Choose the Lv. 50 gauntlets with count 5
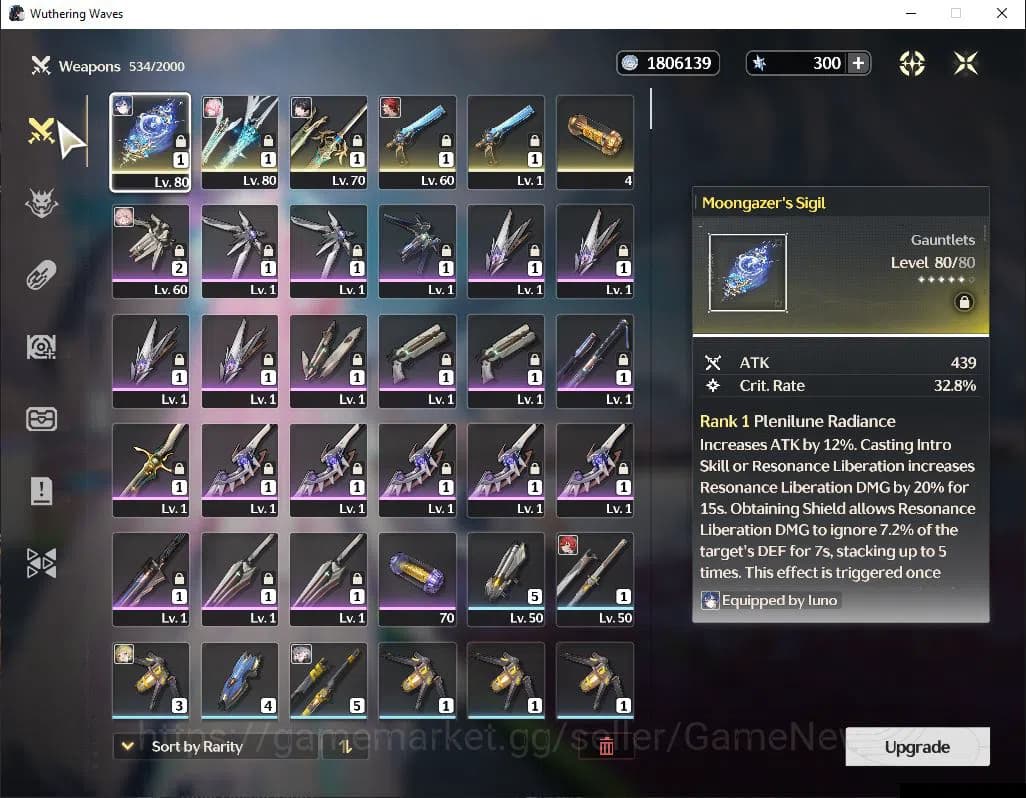The width and height of the screenshot is (1026, 798). point(506,579)
